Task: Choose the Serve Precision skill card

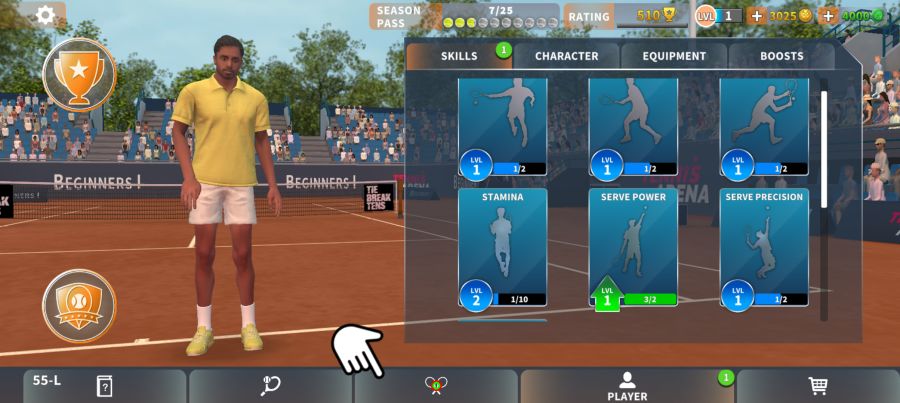Action: [x=764, y=247]
